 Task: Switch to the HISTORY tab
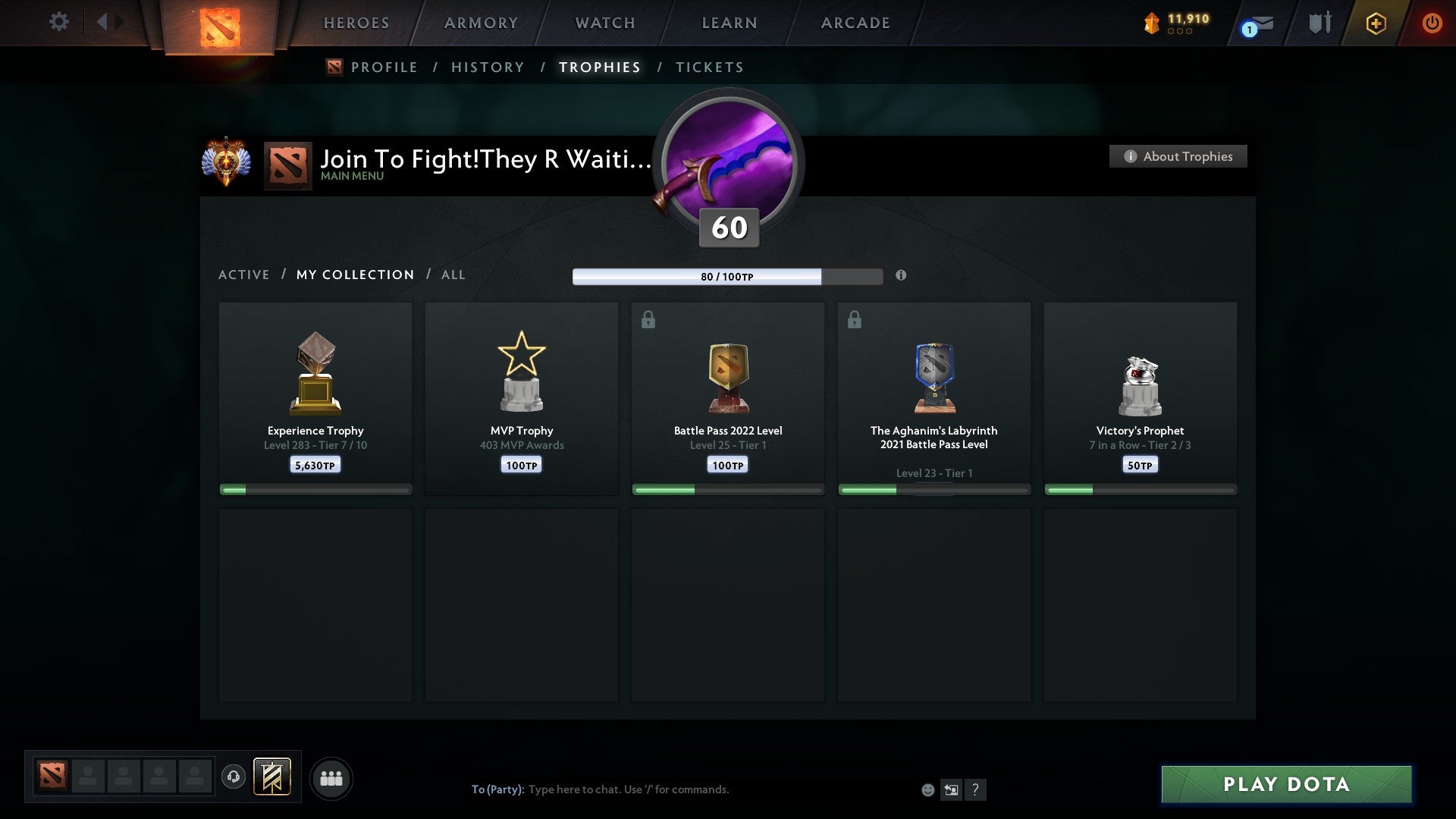[x=487, y=67]
